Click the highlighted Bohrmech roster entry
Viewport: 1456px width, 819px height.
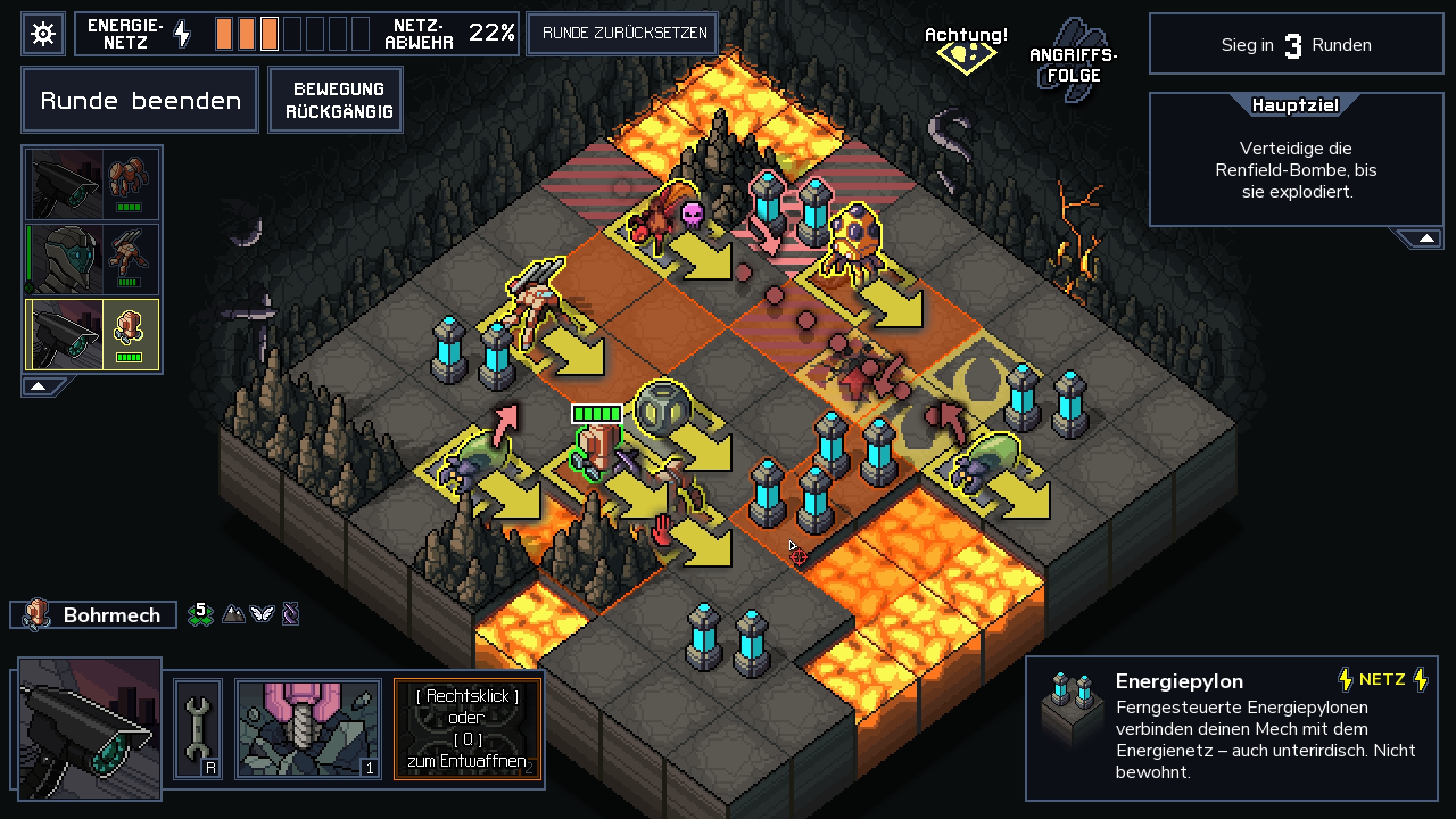pyautogui.click(x=92, y=334)
